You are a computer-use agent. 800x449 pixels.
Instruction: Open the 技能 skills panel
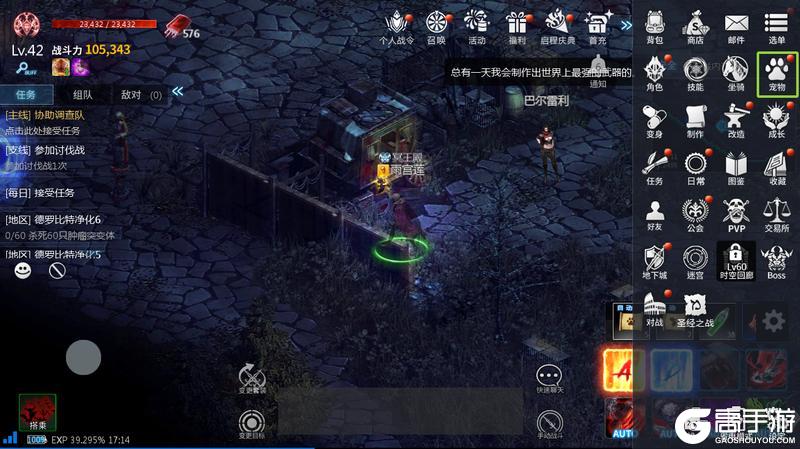pos(695,72)
